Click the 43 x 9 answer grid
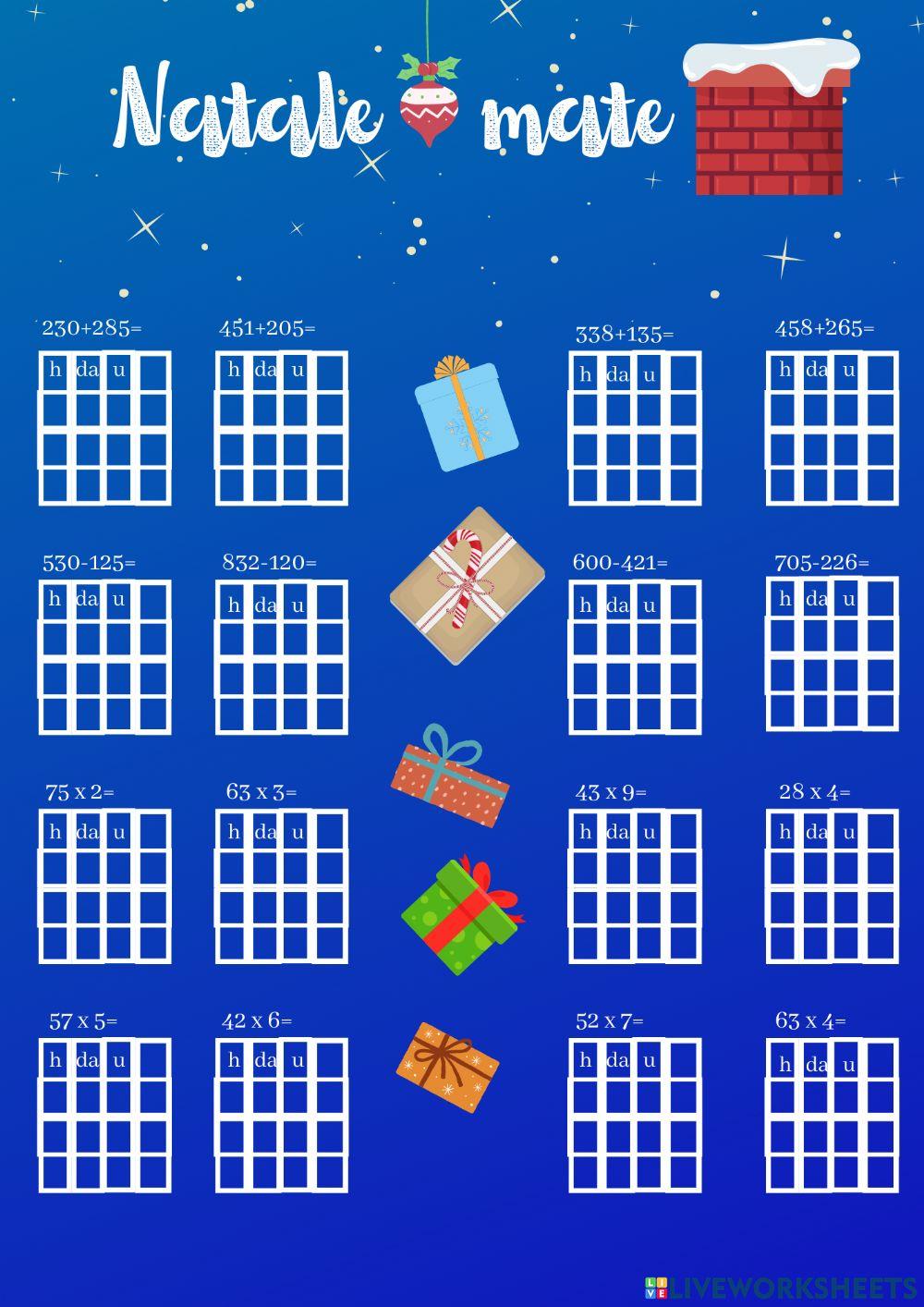 click(635, 886)
